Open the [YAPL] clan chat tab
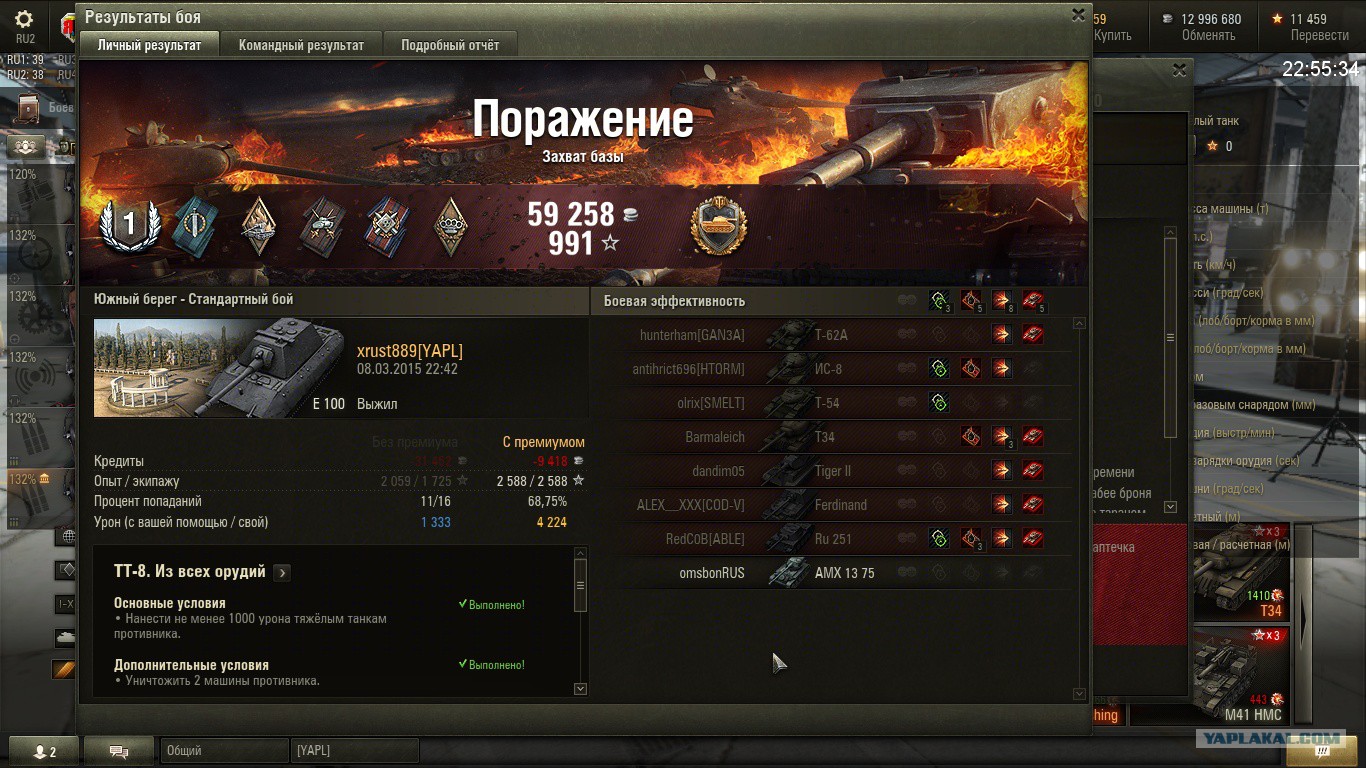 [354, 750]
